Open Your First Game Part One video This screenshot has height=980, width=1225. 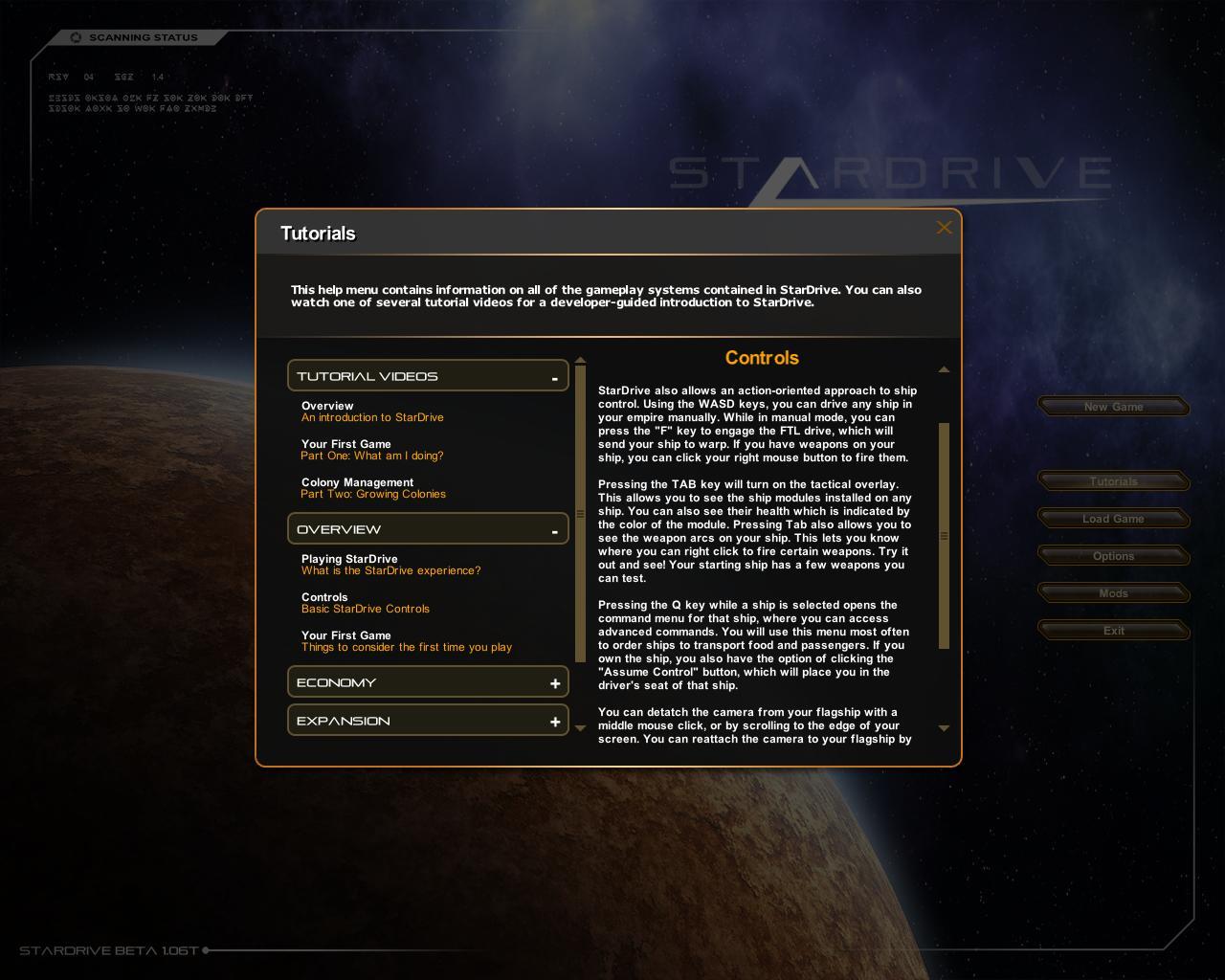(371, 450)
